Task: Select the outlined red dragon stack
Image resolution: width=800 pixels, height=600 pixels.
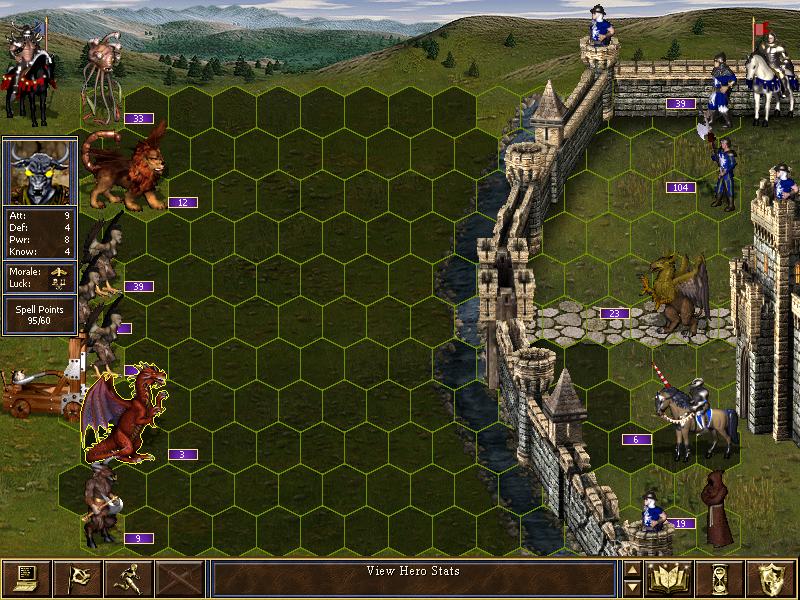Action: (x=124, y=415)
